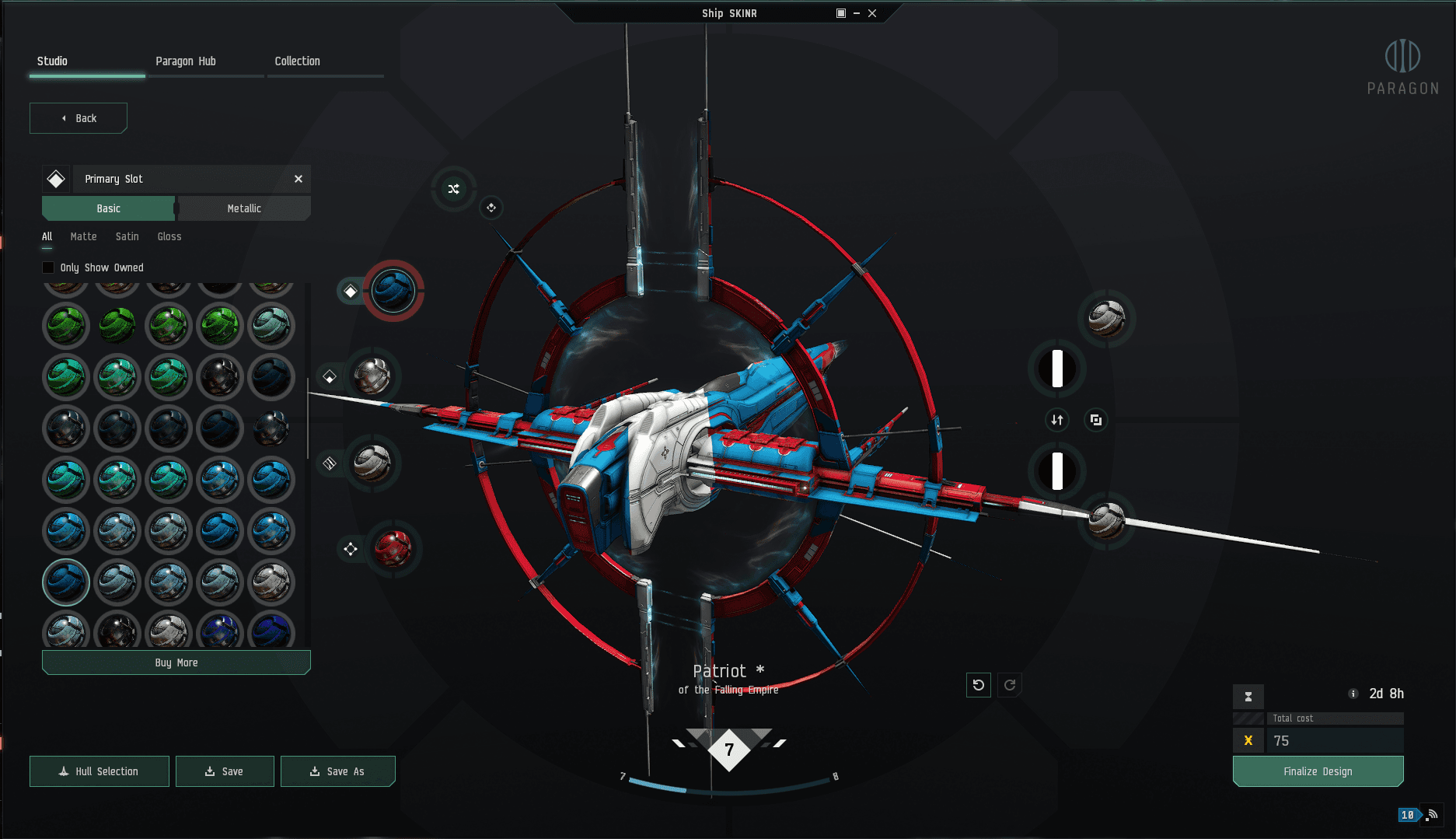Filter swatches by Matte finish

83,236
